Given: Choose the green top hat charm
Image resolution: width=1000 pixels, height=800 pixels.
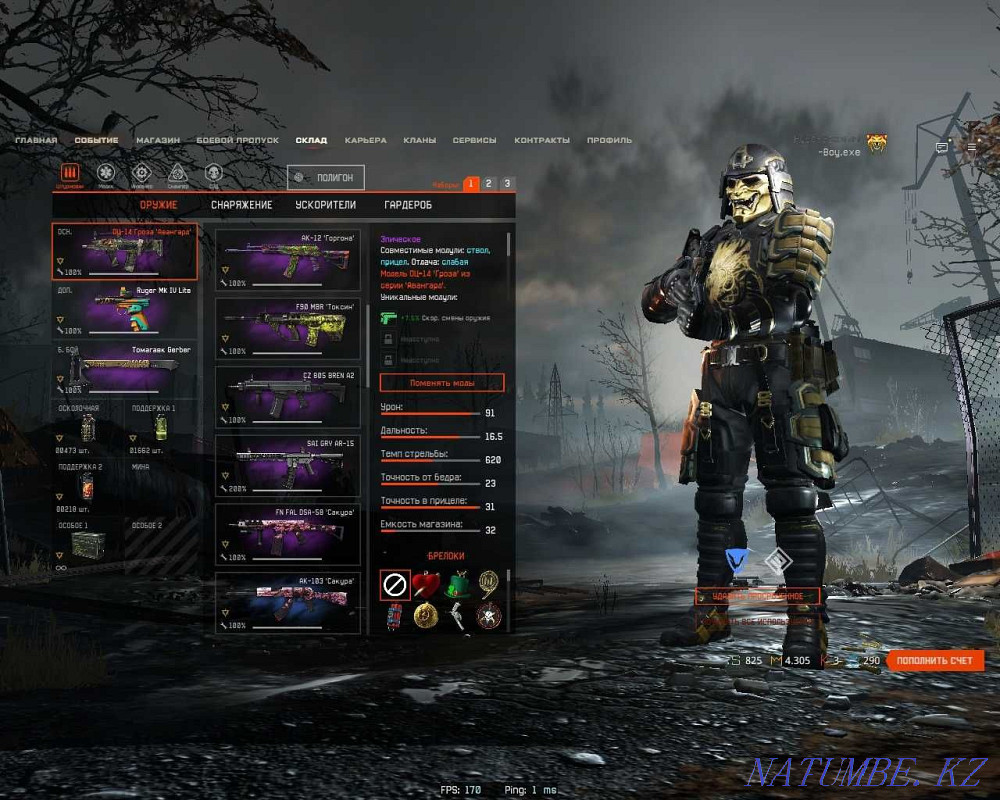Looking at the screenshot, I should pos(458,584).
